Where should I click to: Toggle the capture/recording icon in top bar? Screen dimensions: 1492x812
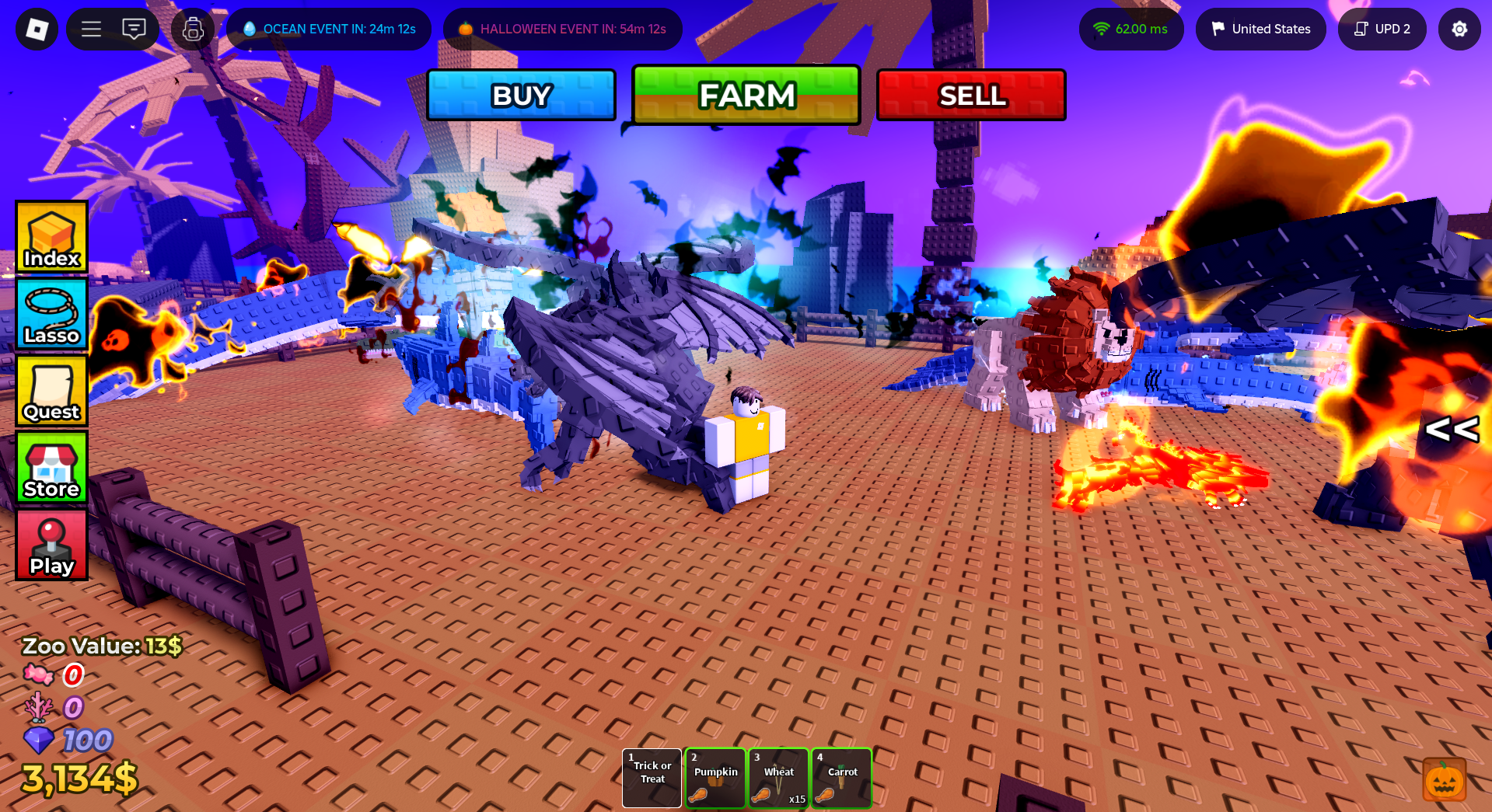pyautogui.click(x=192, y=29)
